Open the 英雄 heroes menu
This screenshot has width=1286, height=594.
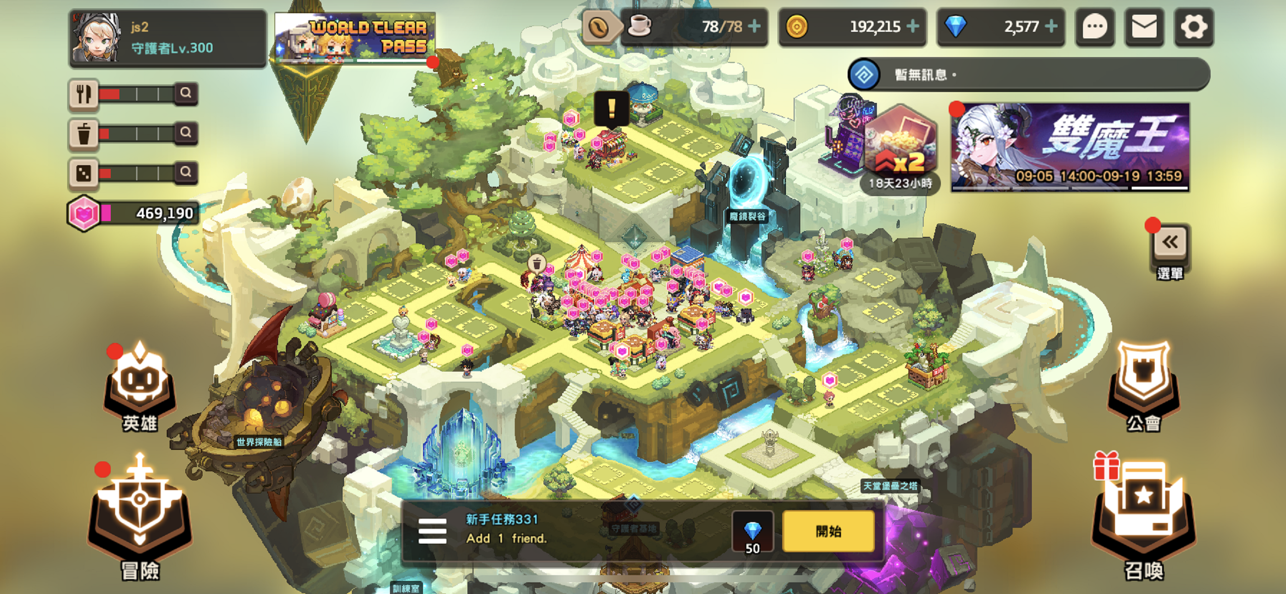click(140, 385)
